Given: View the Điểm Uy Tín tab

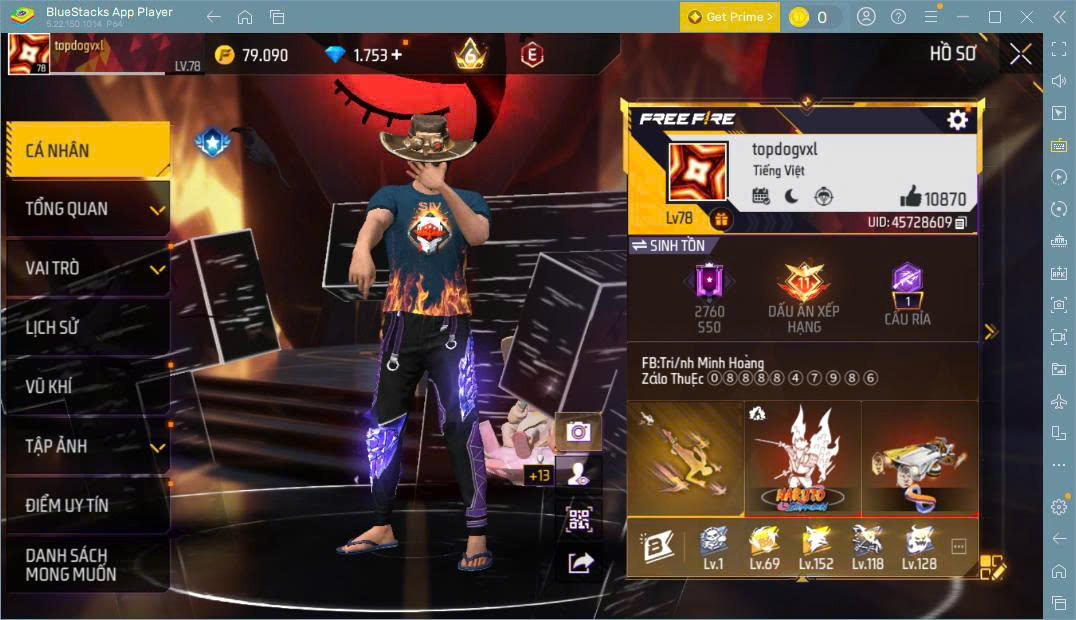Looking at the screenshot, I should 87,505.
